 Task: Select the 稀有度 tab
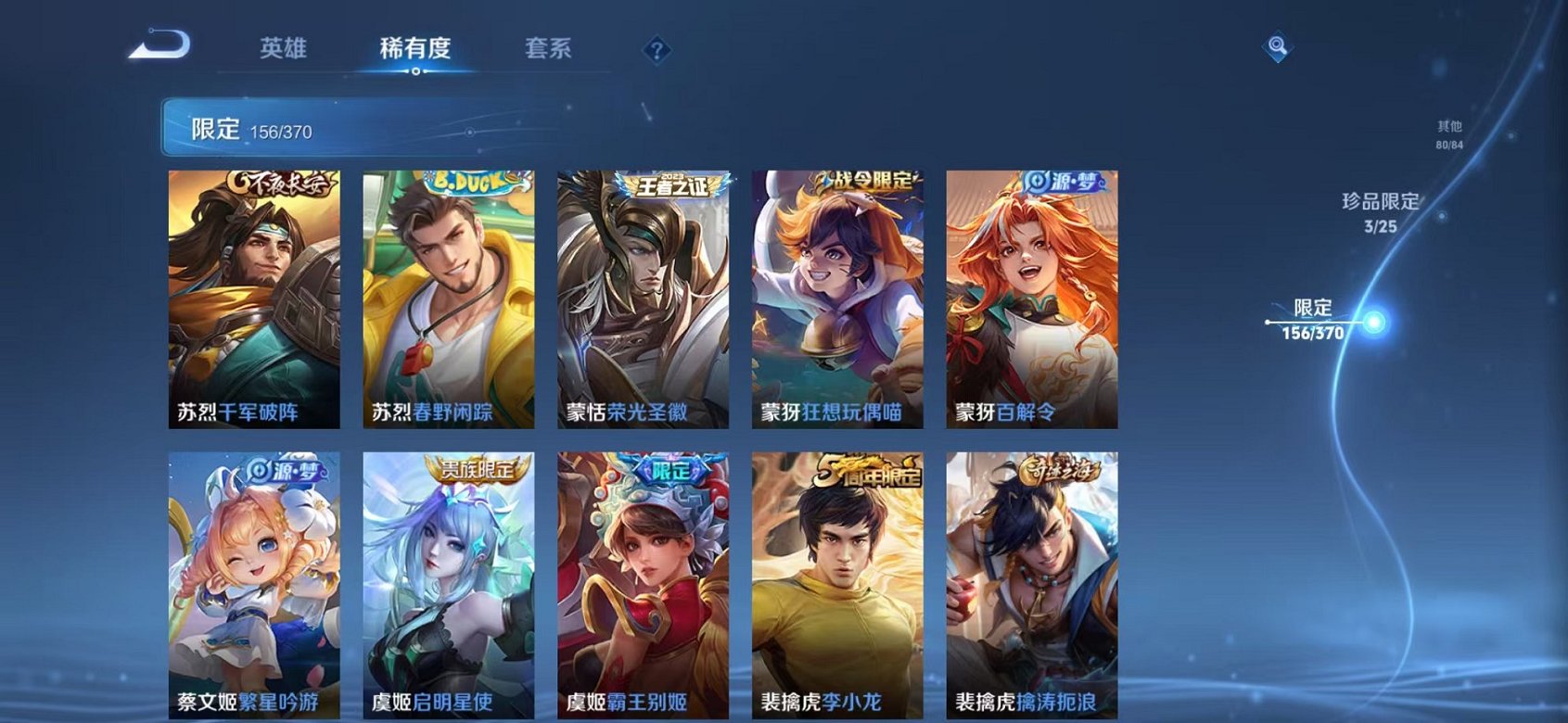[x=414, y=48]
